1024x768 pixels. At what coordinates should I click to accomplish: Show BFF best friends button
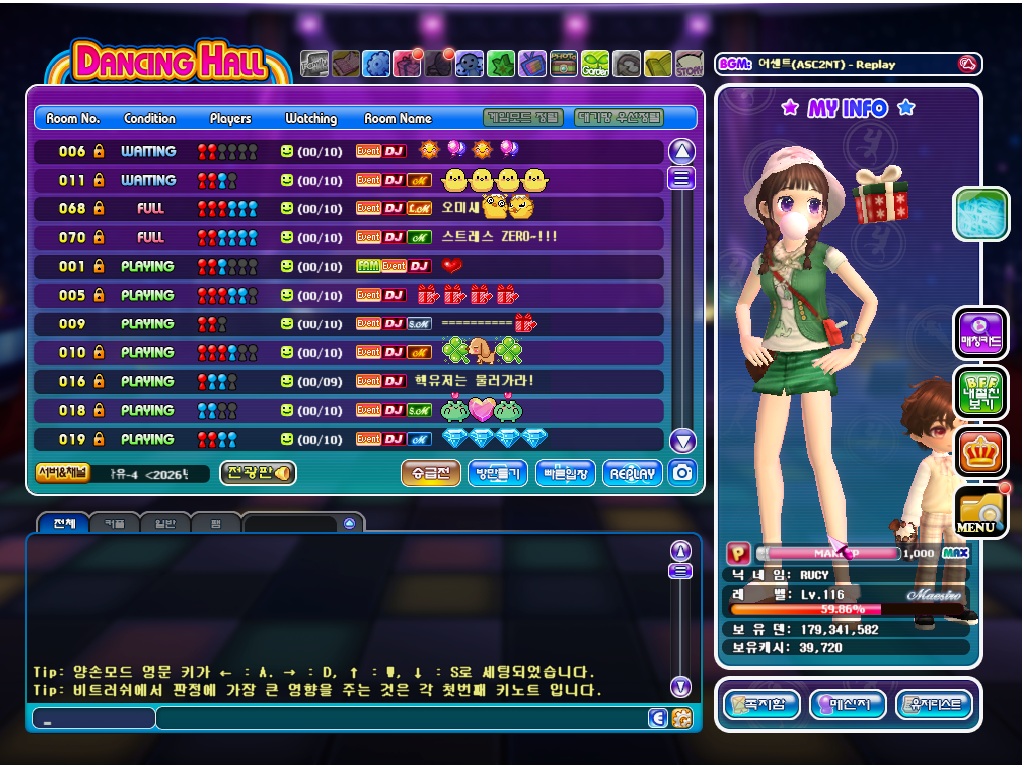[x=980, y=393]
